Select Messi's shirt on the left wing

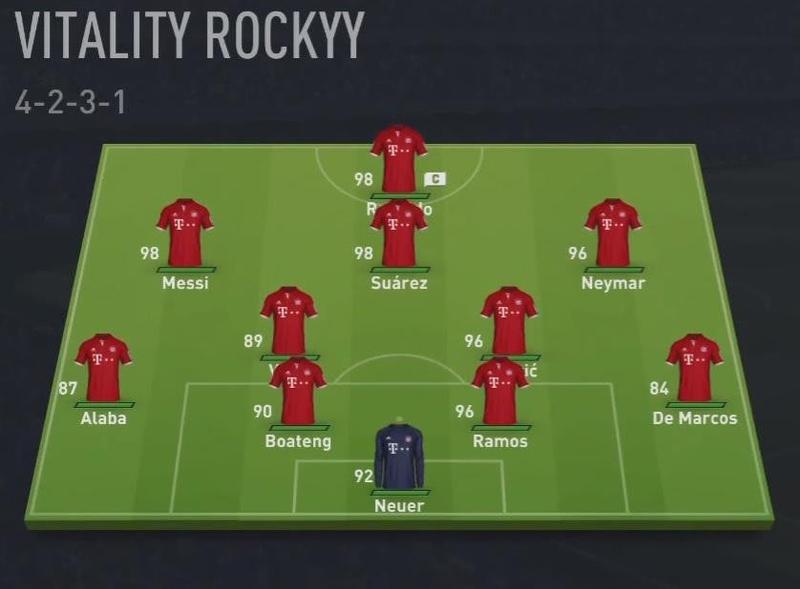point(185,232)
